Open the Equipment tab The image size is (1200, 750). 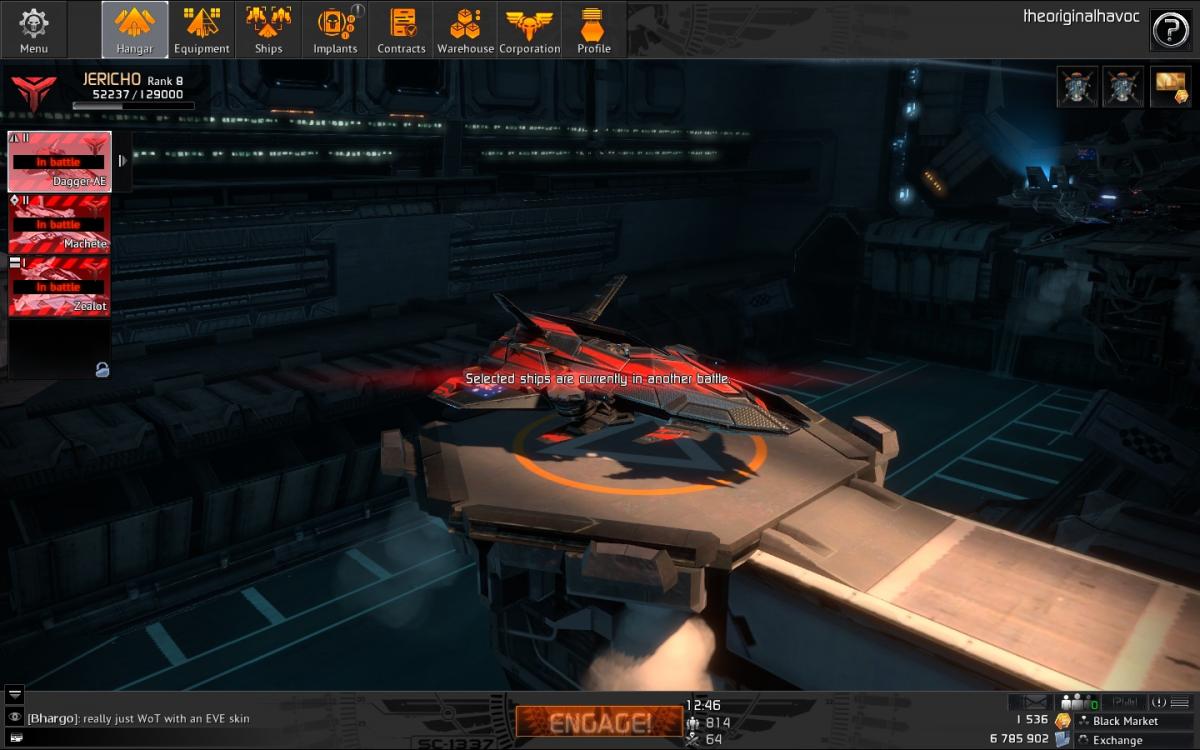click(202, 30)
